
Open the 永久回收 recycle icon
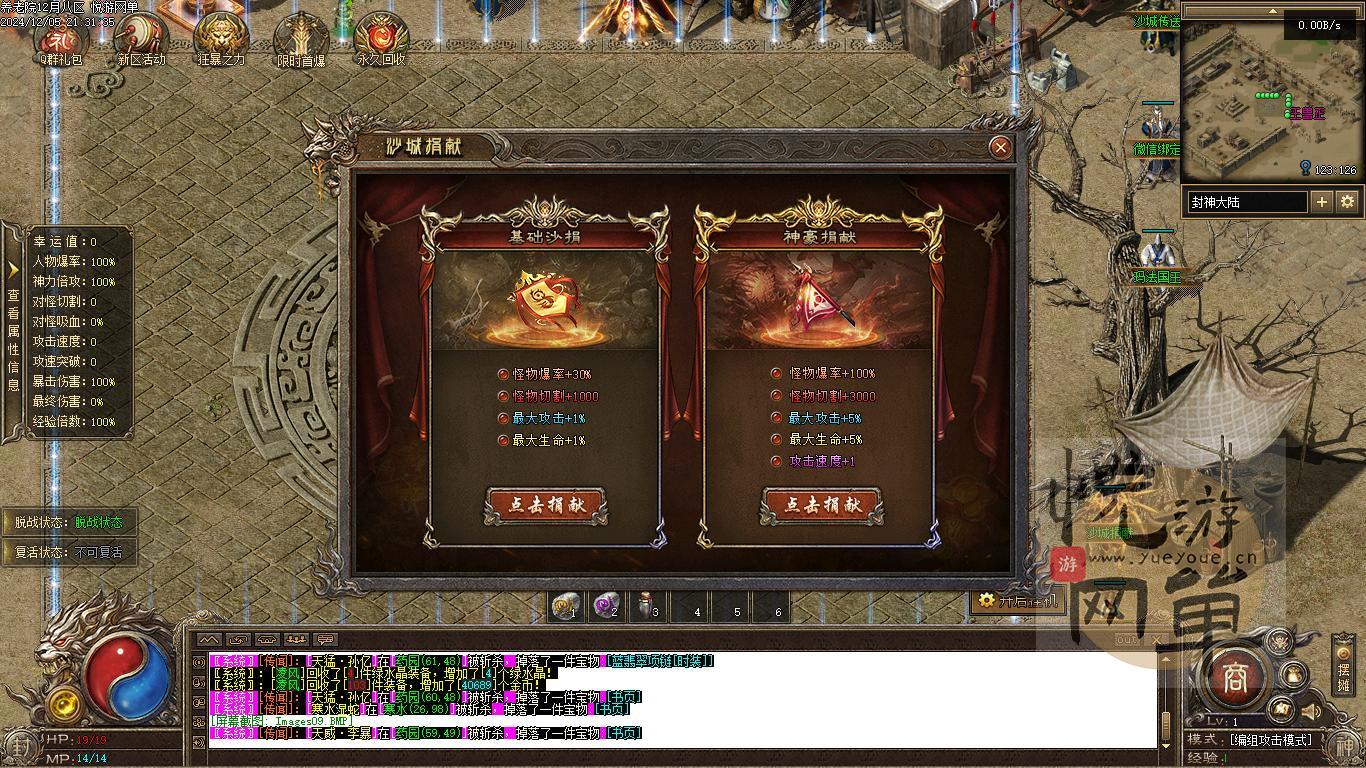click(381, 40)
